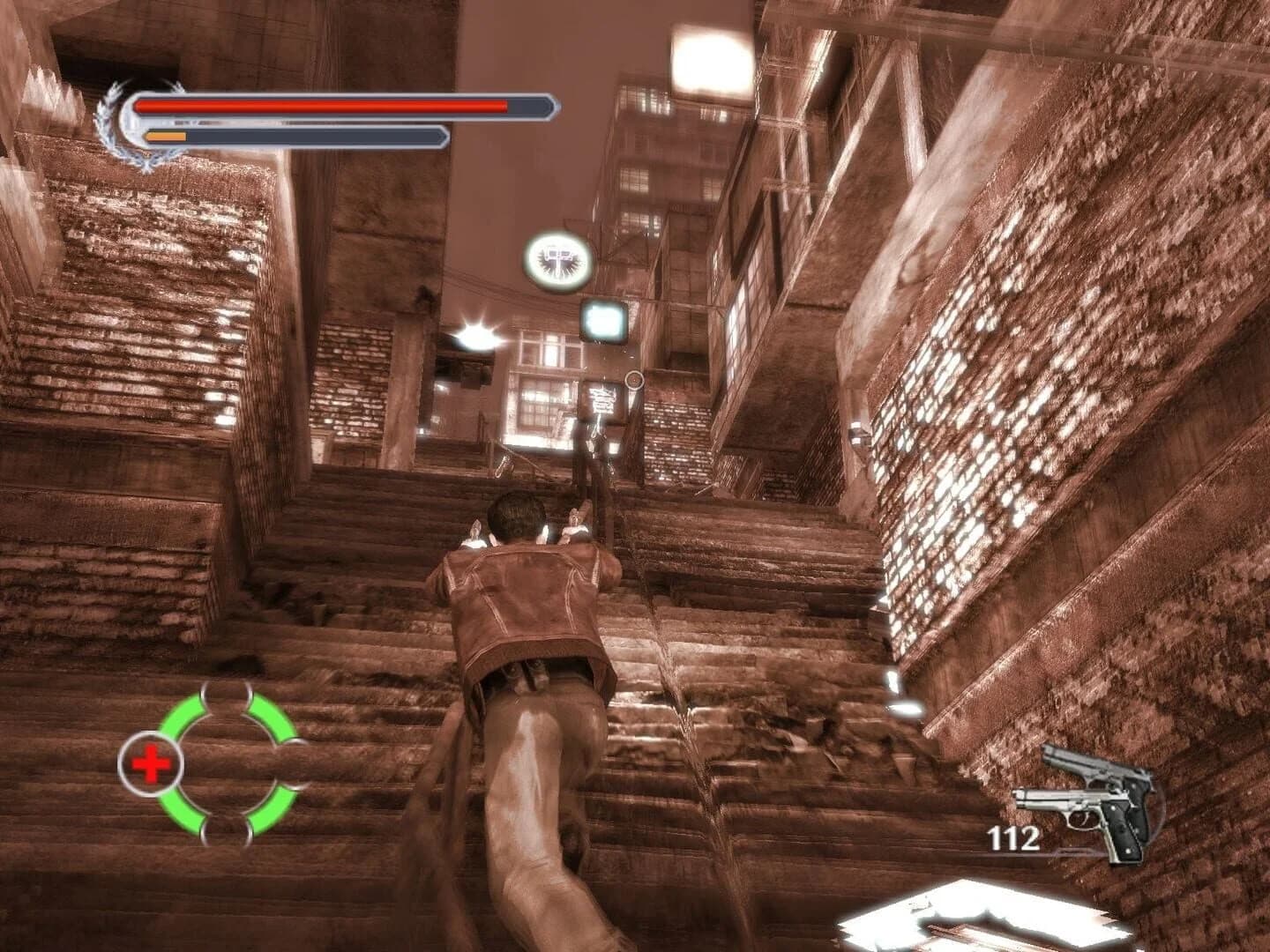Click the glowing dove emblem pickup above the stairs
The image size is (1270, 952).
[x=557, y=260]
